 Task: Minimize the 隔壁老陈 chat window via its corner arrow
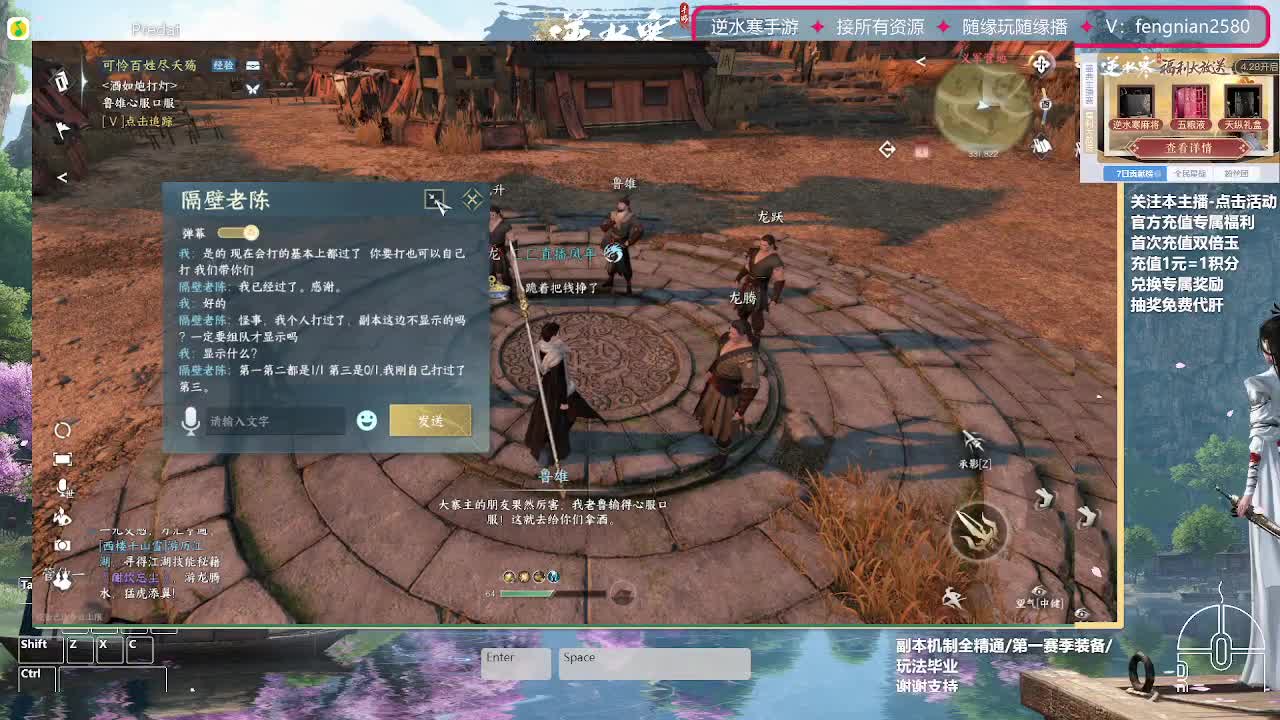(437, 200)
